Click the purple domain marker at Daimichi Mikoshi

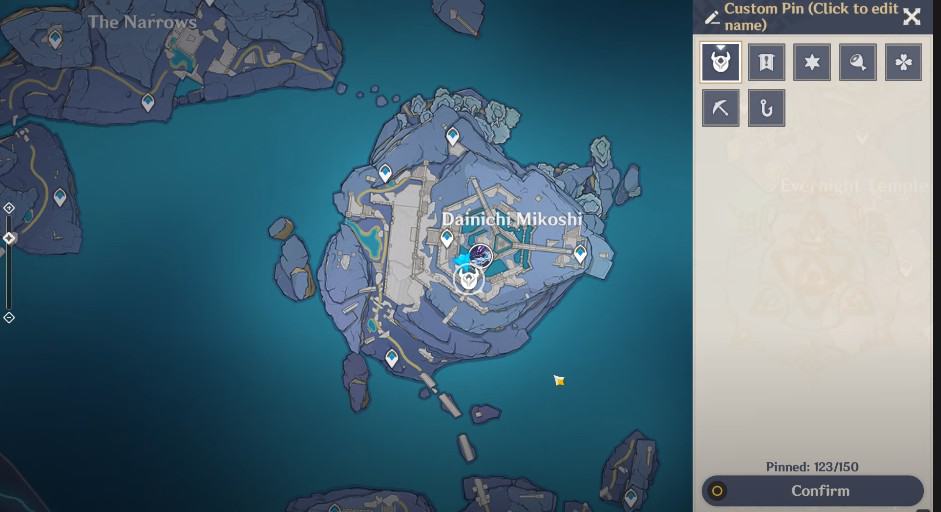coord(481,255)
